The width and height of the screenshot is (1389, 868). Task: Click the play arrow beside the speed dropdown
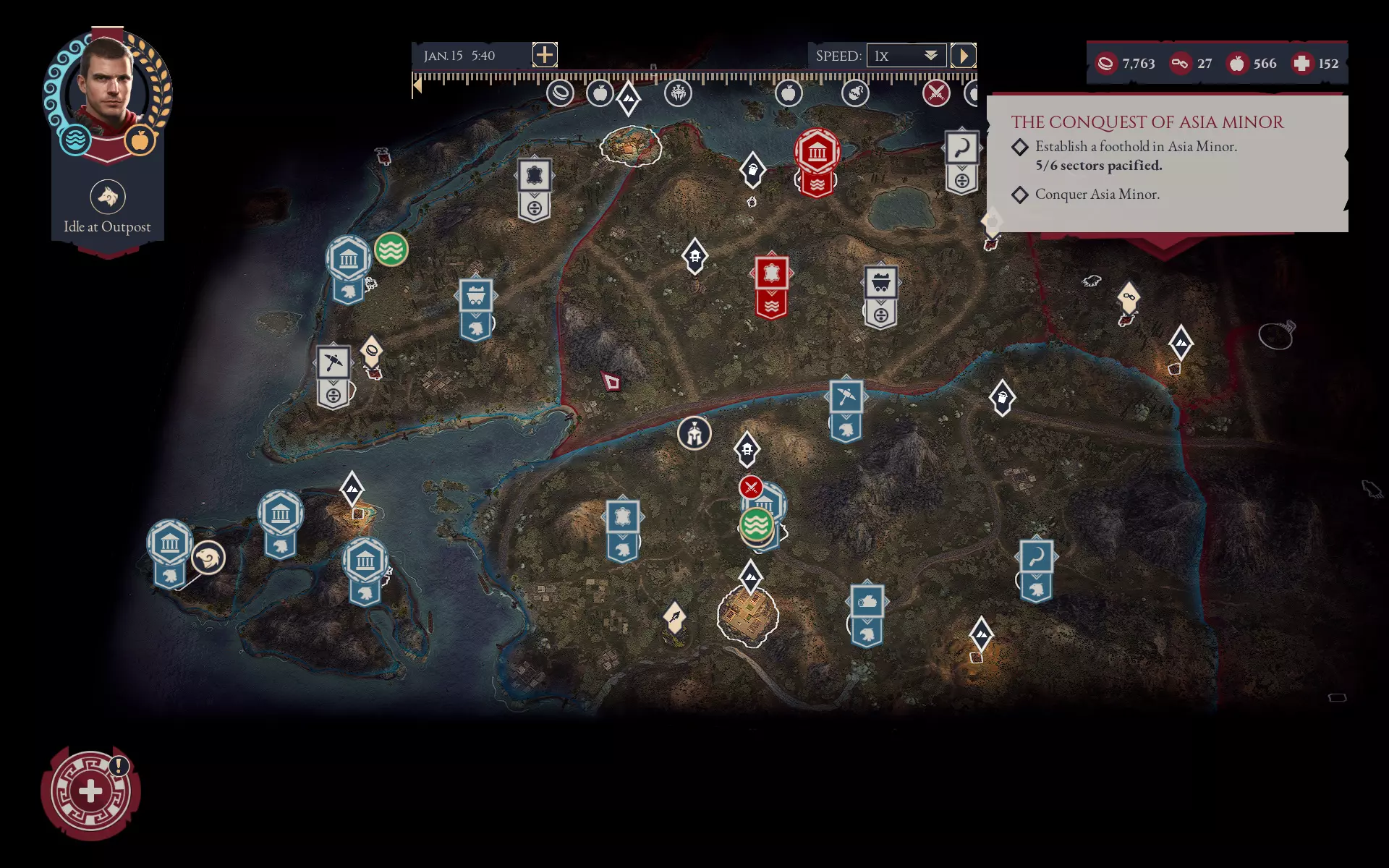pyautogui.click(x=963, y=56)
